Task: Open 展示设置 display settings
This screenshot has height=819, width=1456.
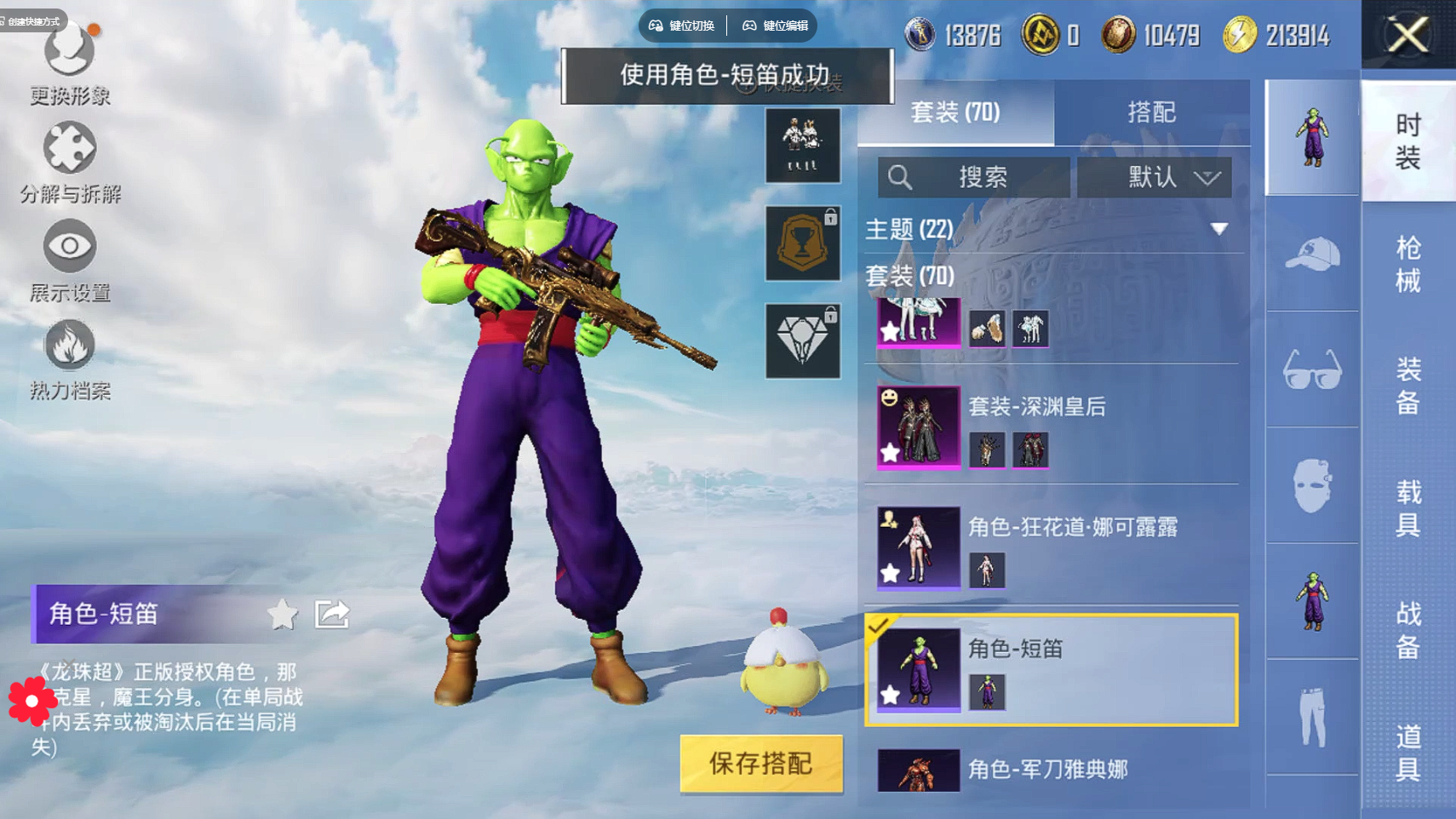Action: point(70,261)
